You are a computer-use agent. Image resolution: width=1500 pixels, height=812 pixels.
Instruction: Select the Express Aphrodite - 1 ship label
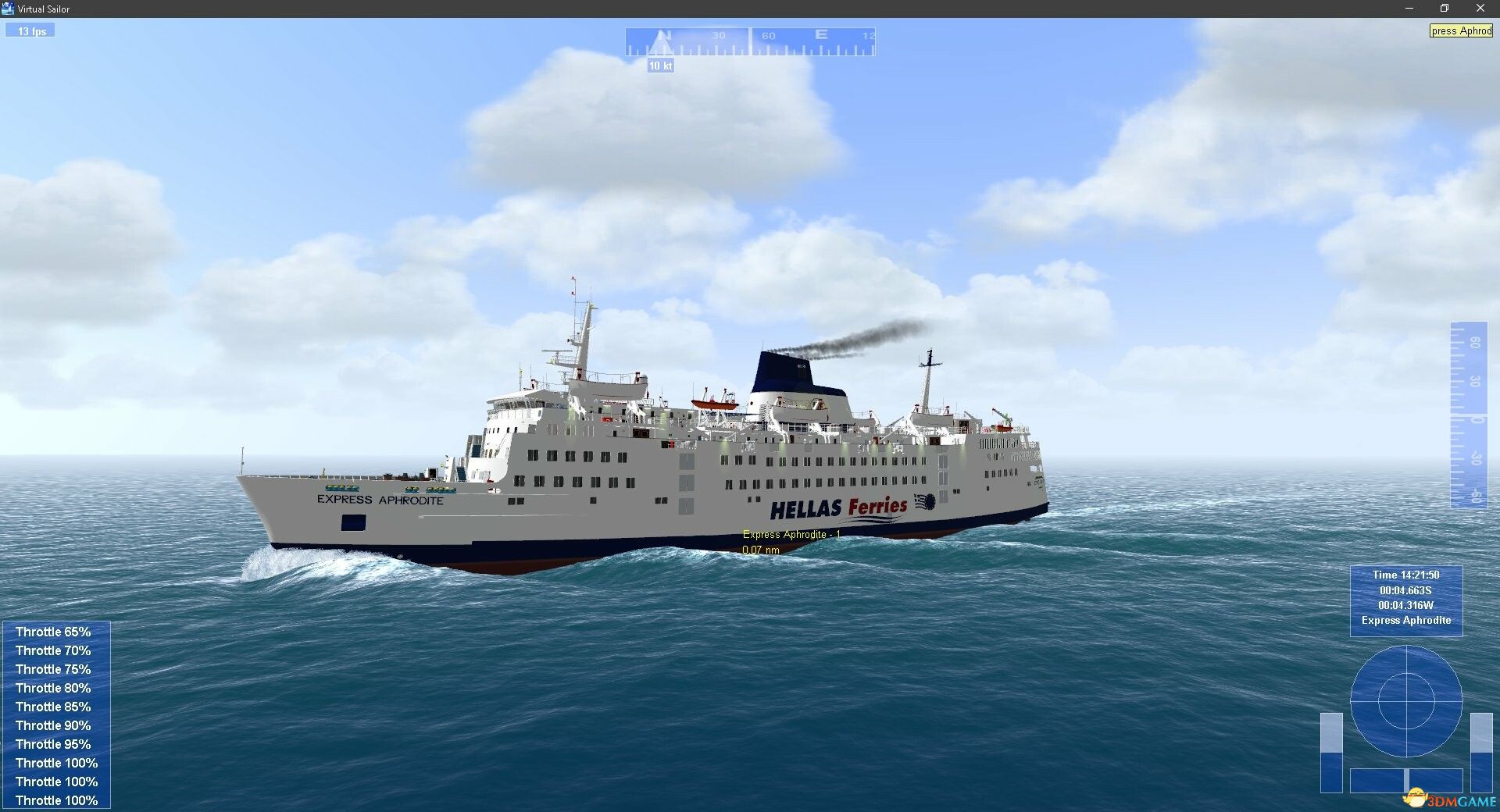click(790, 534)
